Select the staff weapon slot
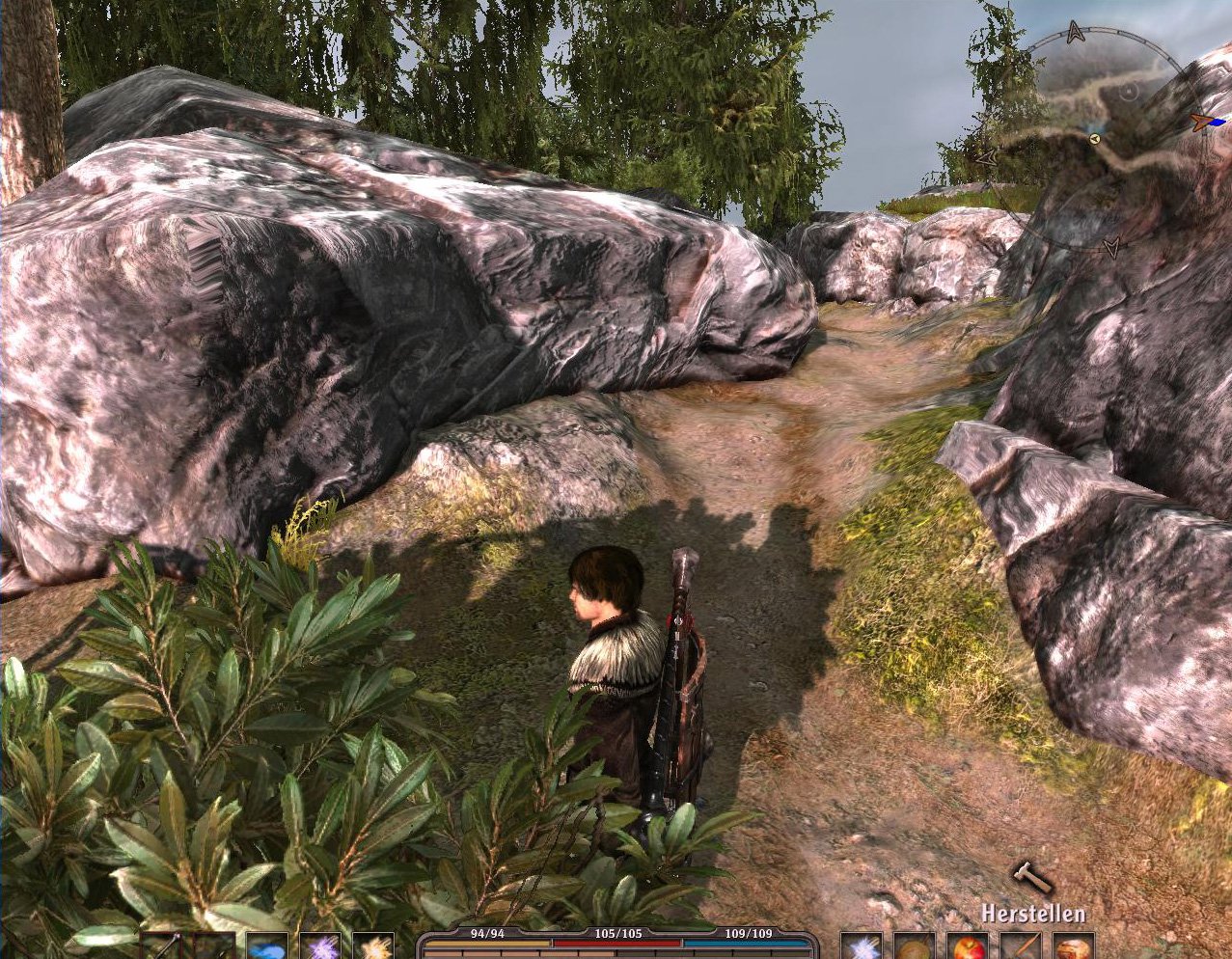 coord(162,947)
